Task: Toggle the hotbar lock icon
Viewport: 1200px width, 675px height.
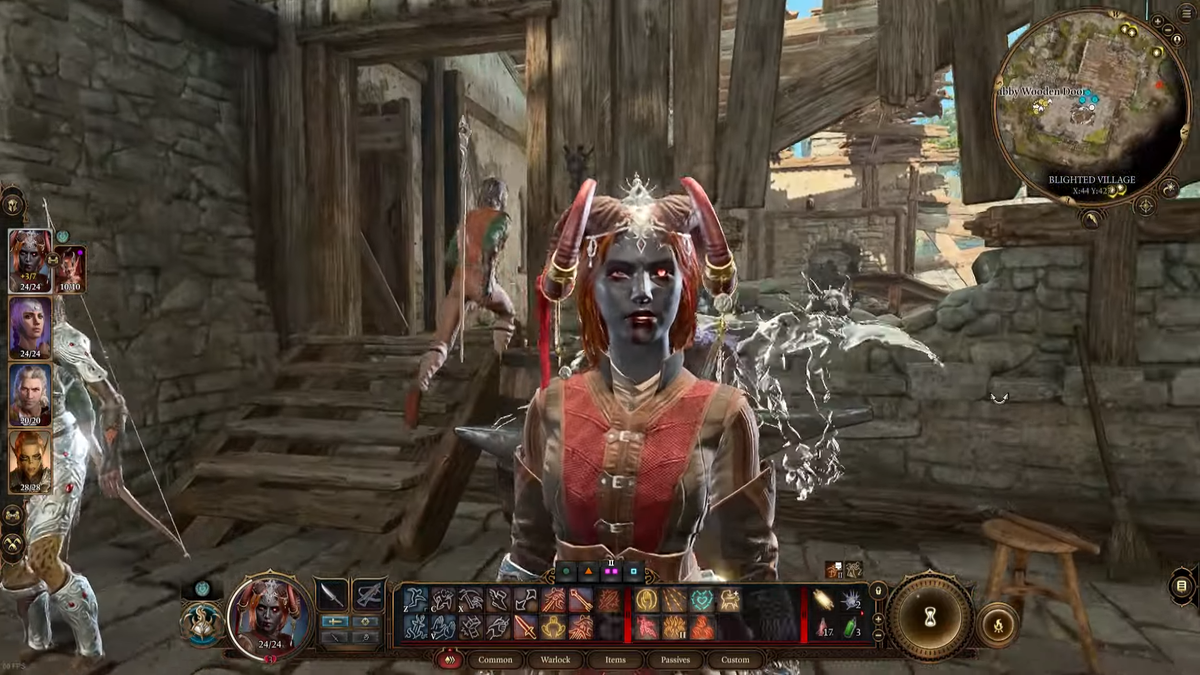Action: point(879,590)
